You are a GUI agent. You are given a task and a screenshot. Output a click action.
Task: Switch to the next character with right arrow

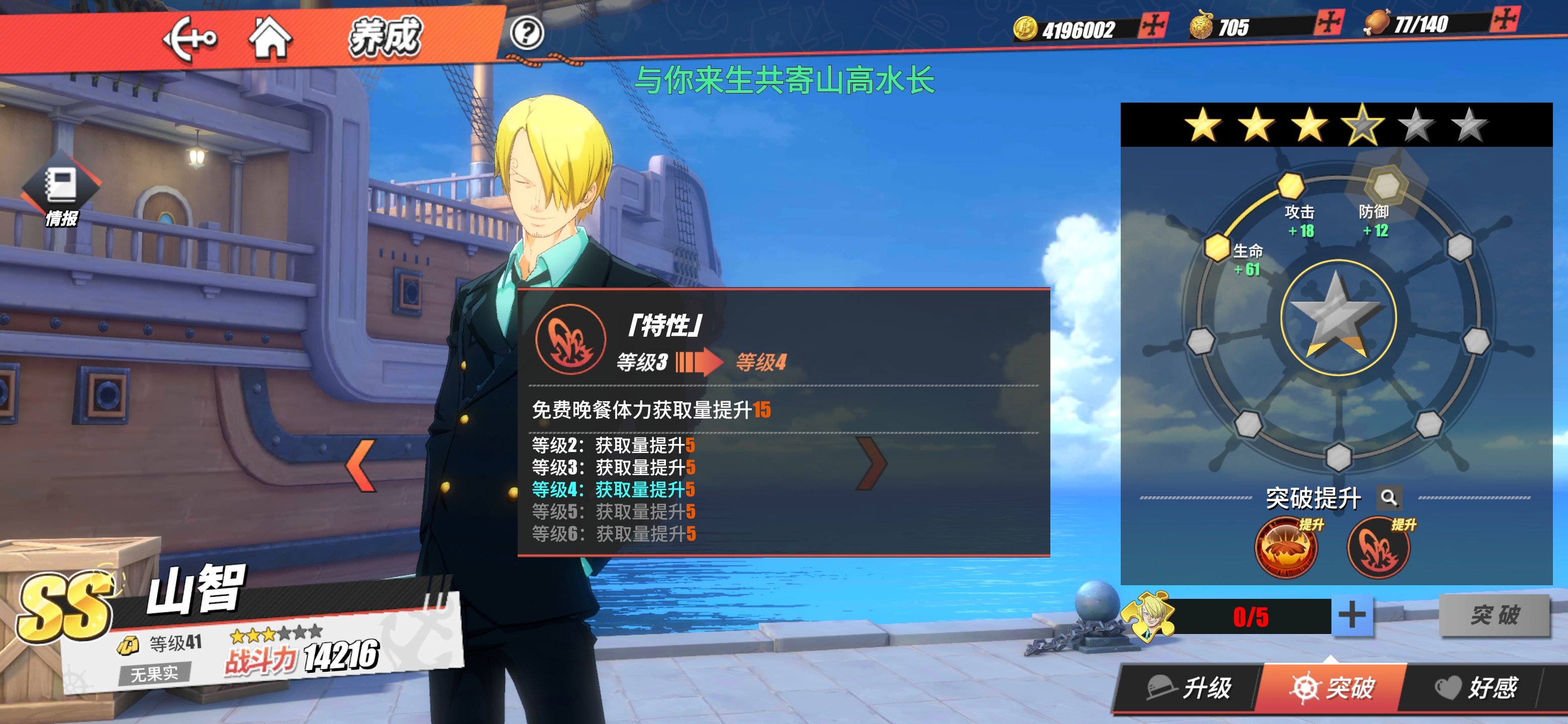pos(871,464)
